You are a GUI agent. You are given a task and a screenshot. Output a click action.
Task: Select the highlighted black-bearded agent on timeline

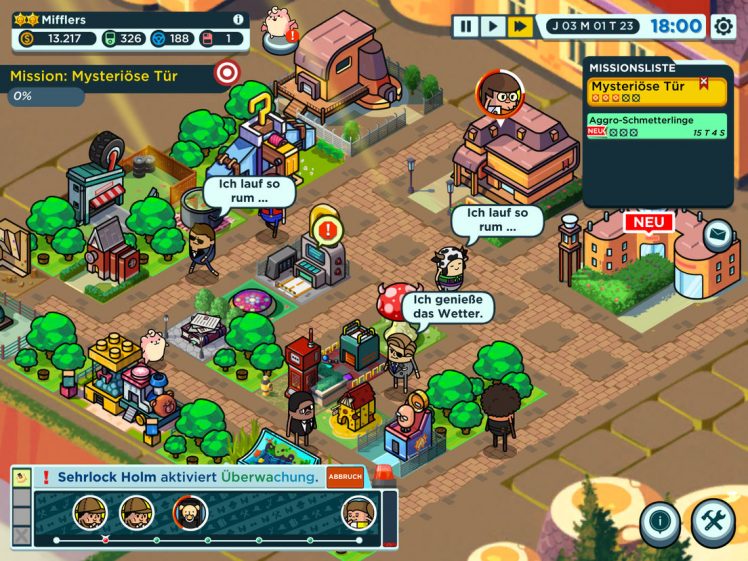coord(189,513)
